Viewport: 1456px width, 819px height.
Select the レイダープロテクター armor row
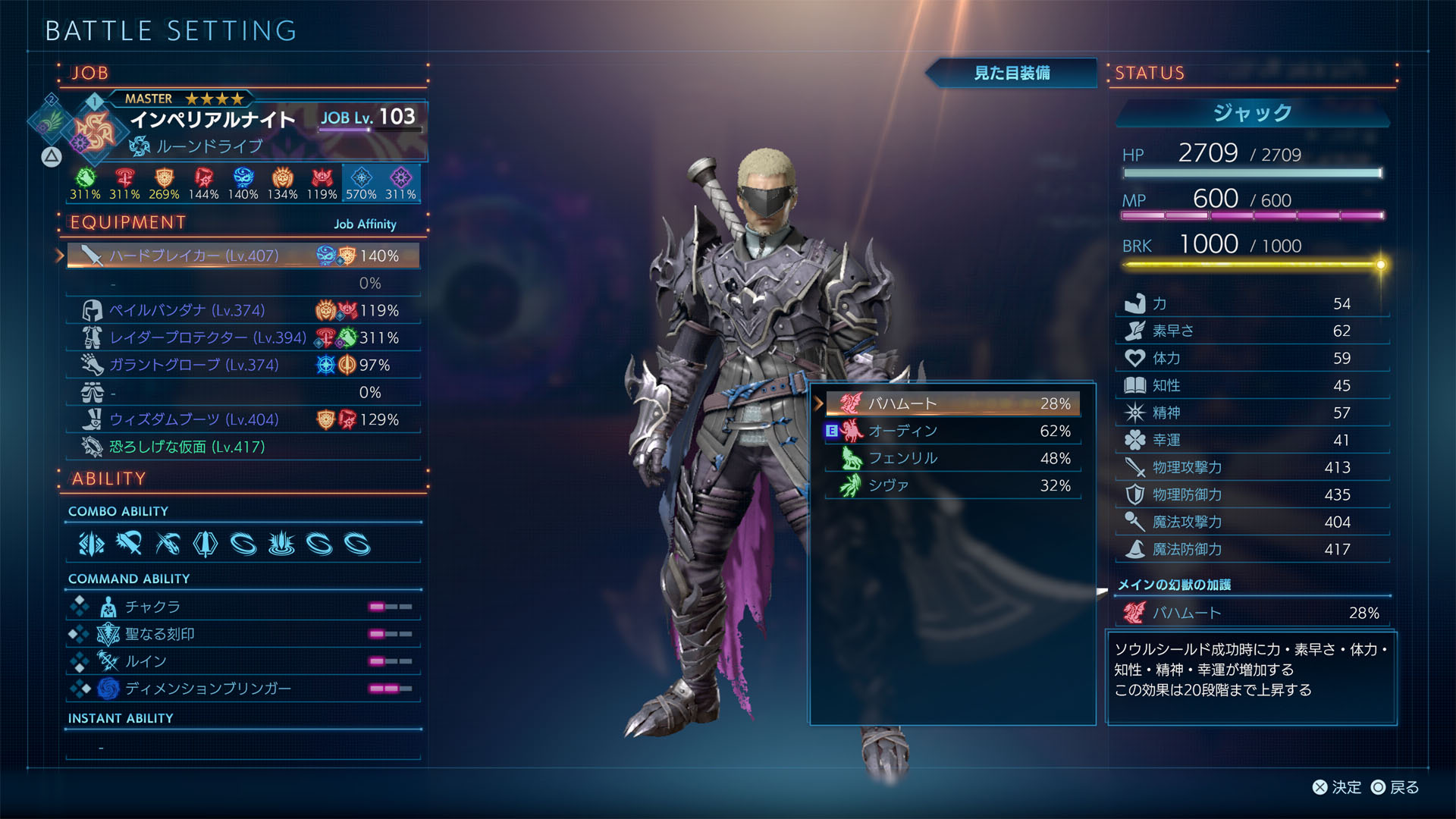[243, 337]
